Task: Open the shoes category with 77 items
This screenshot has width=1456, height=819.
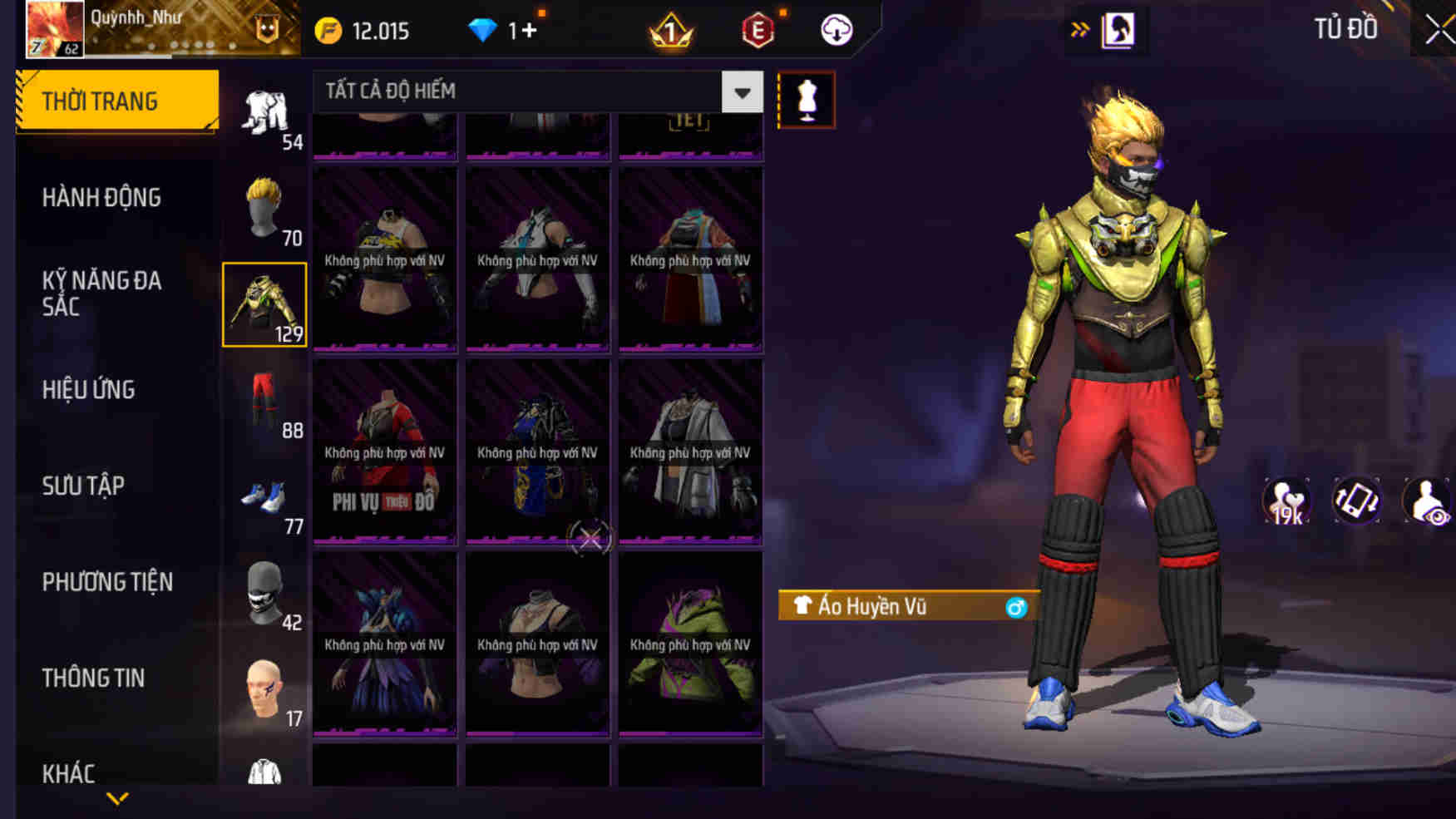Action: (264, 503)
